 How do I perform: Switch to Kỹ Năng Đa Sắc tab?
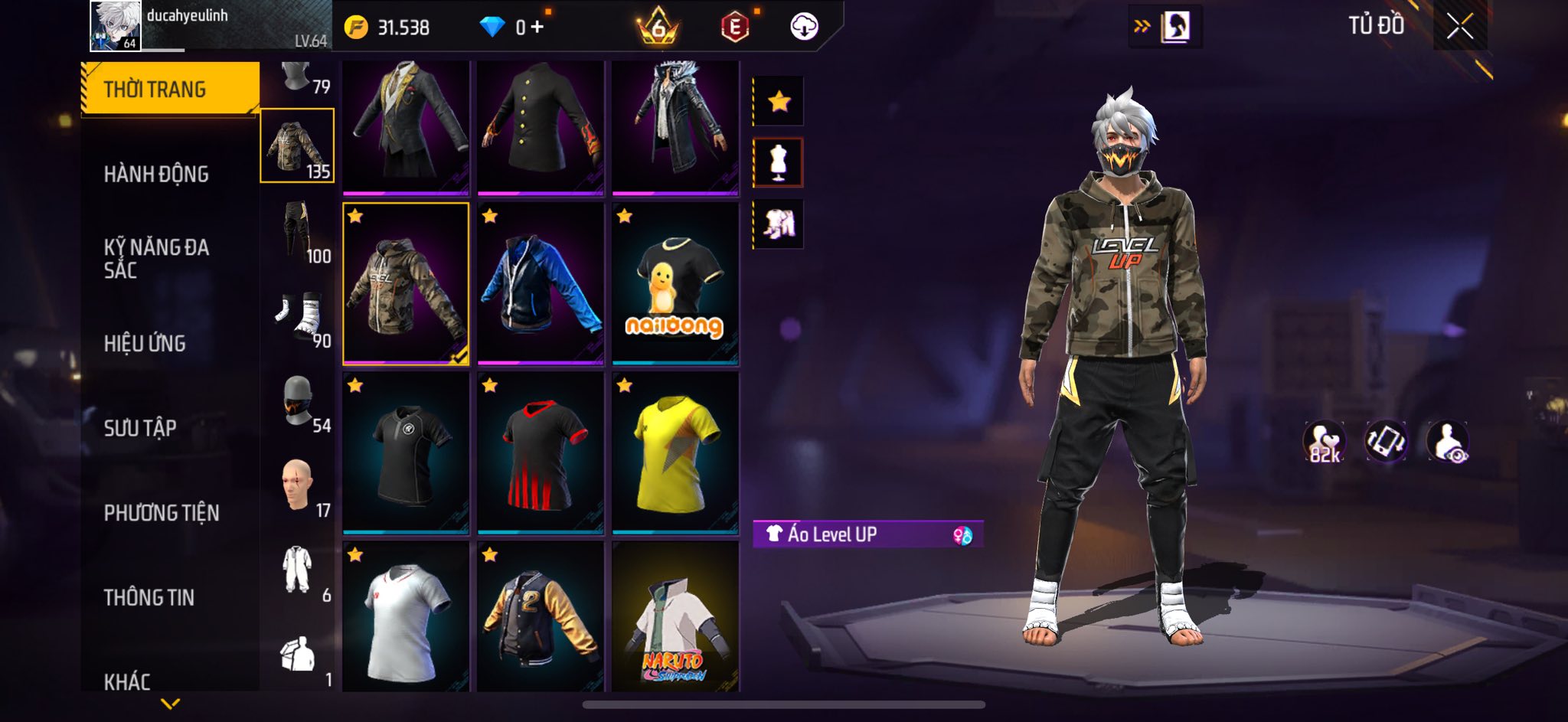pyautogui.click(x=156, y=259)
